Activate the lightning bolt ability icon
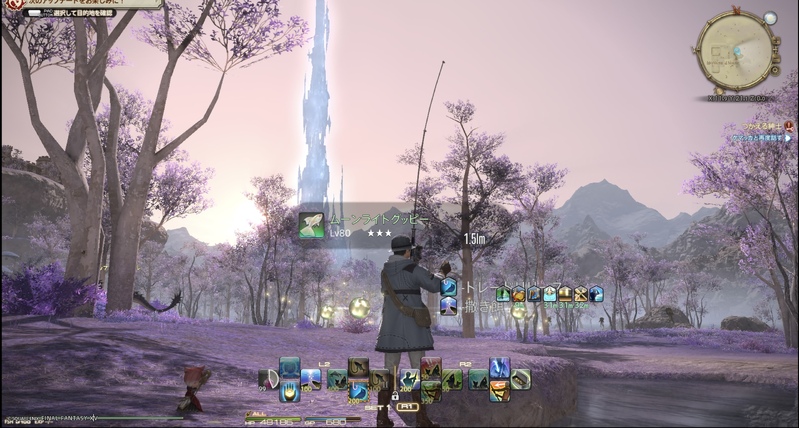799x428 pixels. coord(499,368)
